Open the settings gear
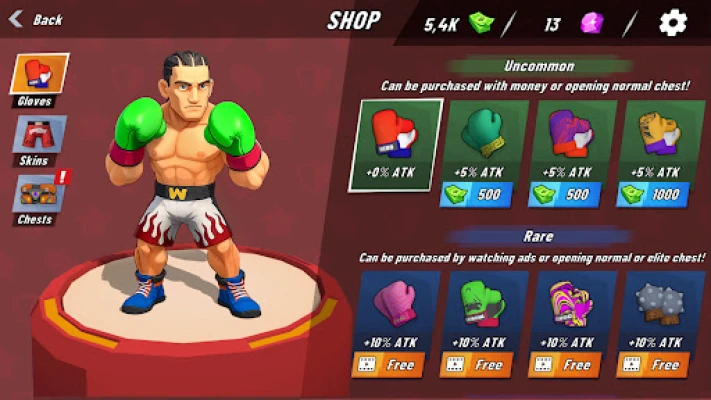711x400 pixels. 673,23
